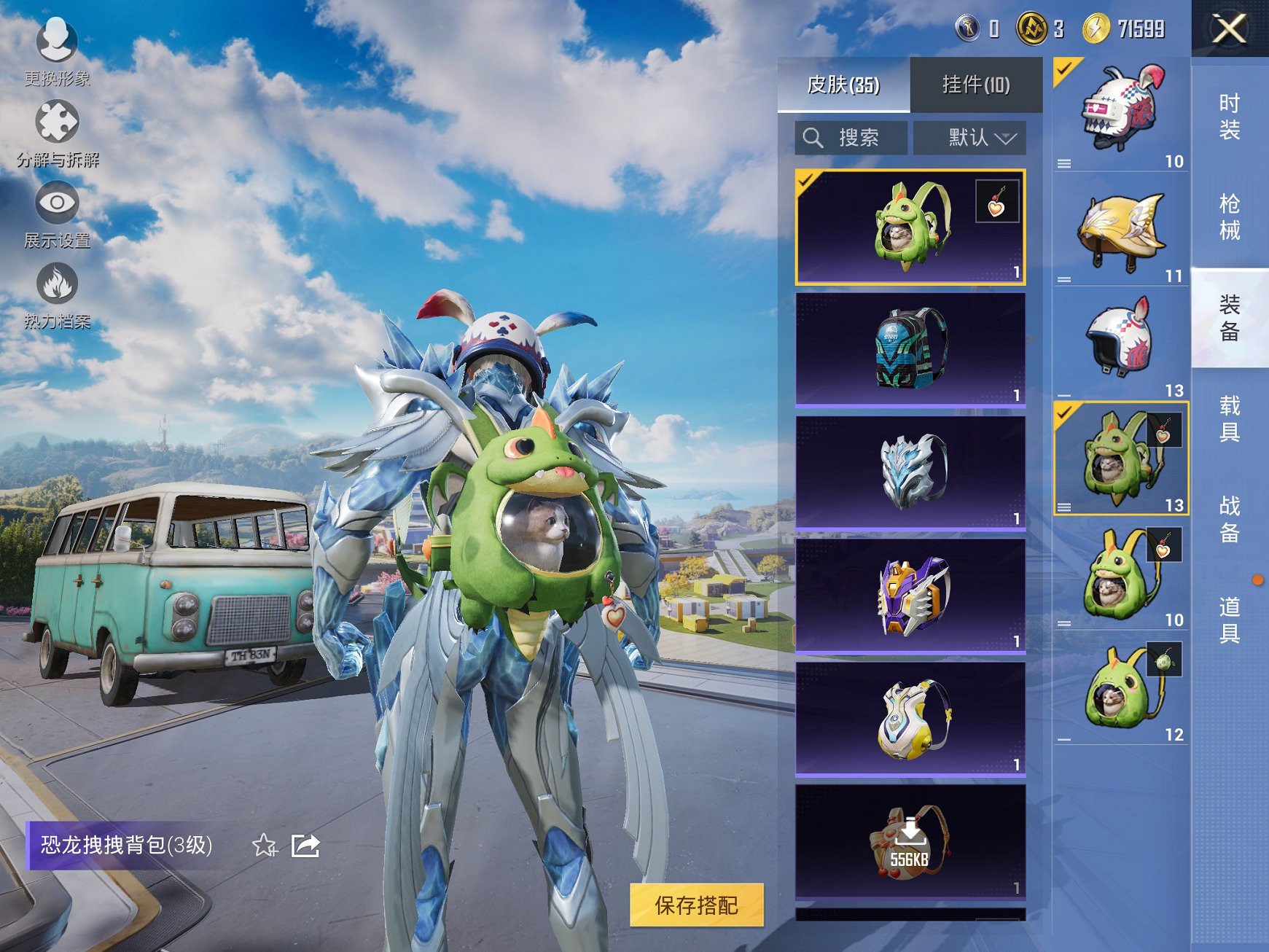Favorite the backpack with the star icon

coord(264,846)
